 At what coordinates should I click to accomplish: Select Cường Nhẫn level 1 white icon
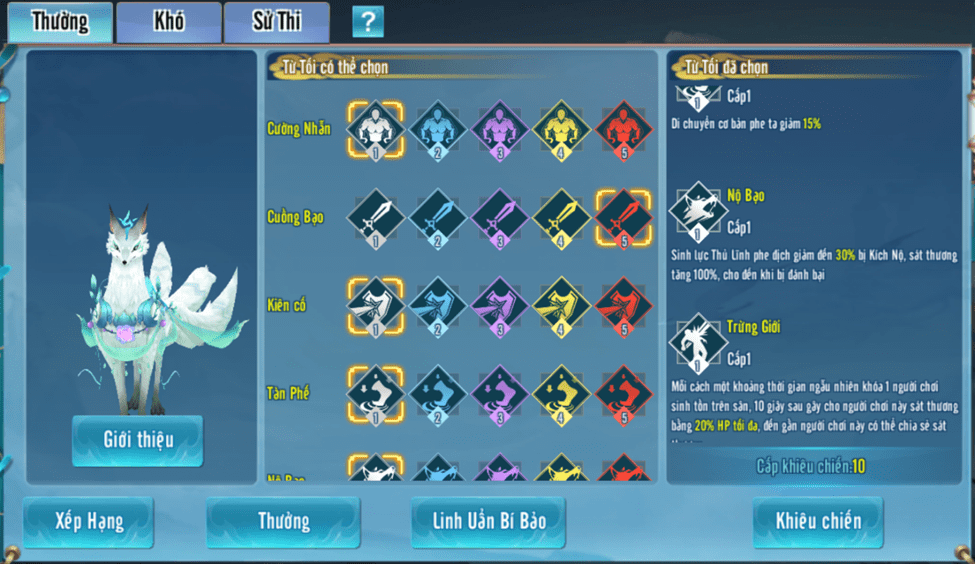[x=375, y=129]
